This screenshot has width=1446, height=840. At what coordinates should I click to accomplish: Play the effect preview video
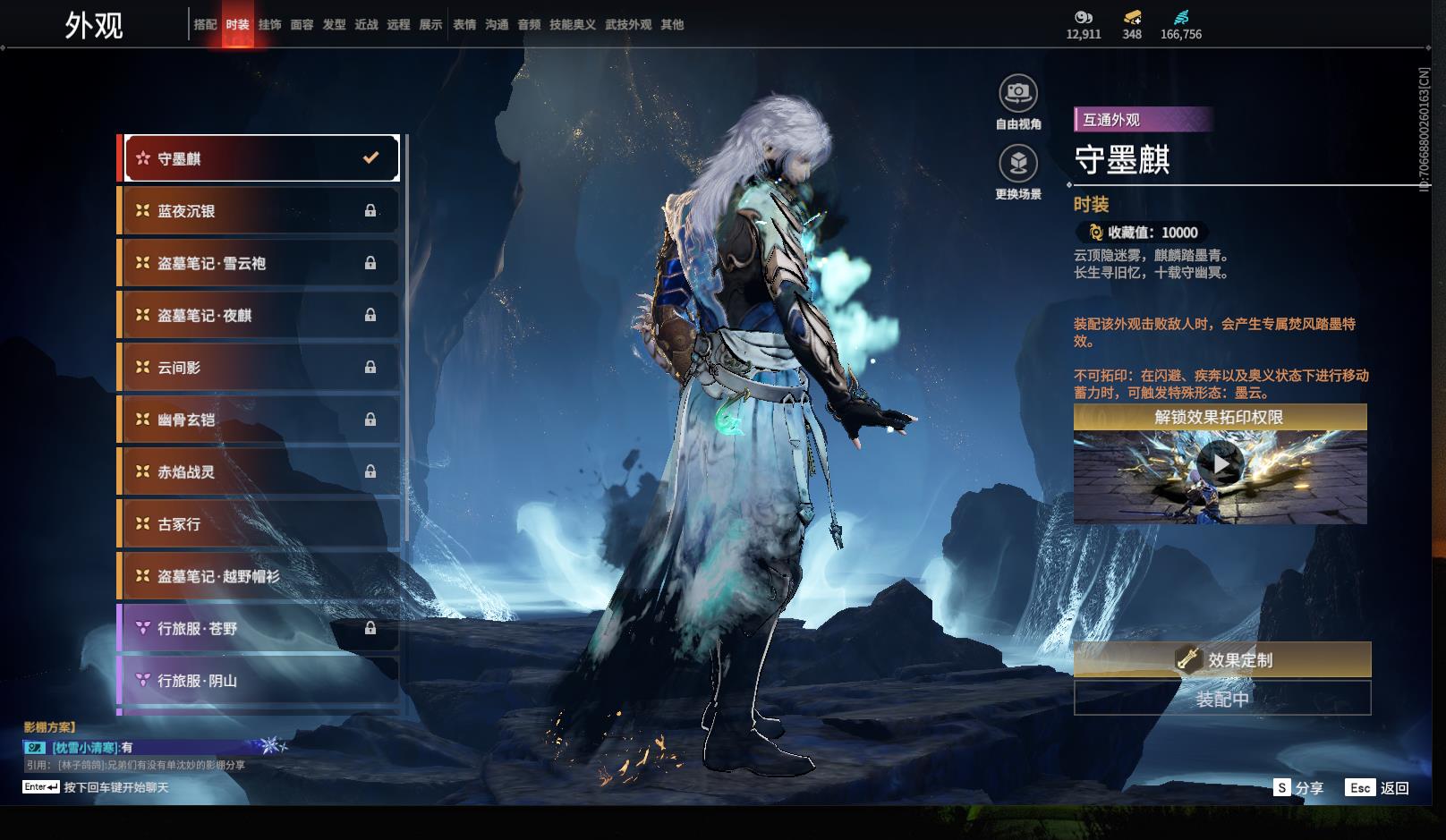[x=1220, y=464]
